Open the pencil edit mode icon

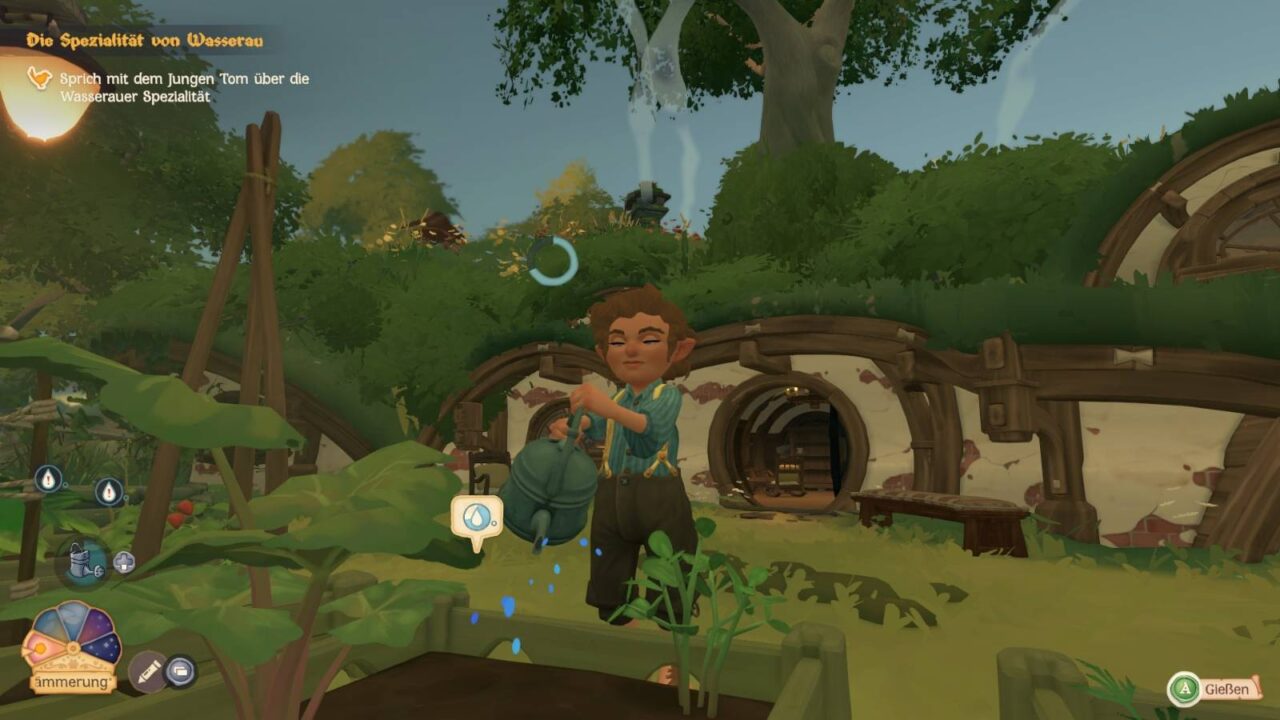tap(147, 671)
